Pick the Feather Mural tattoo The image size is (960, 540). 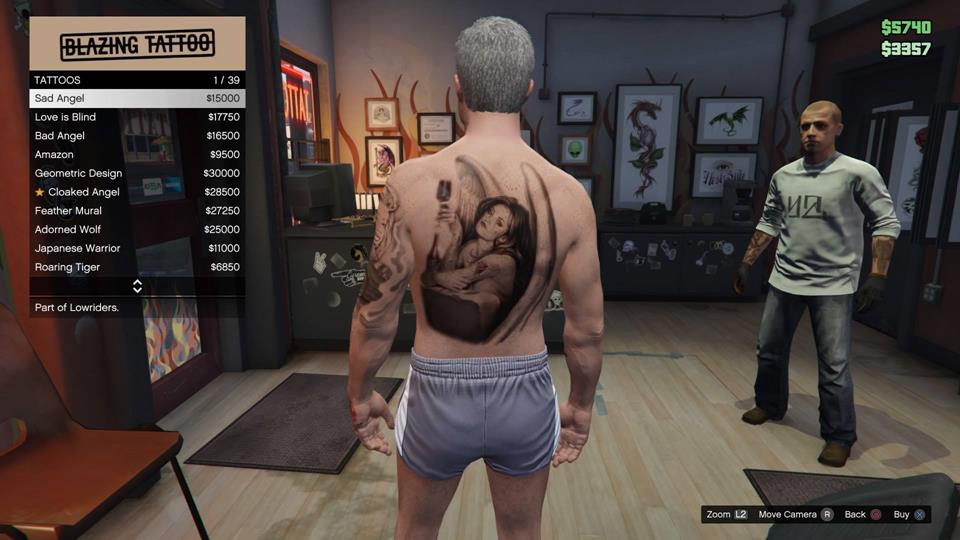click(x=137, y=211)
